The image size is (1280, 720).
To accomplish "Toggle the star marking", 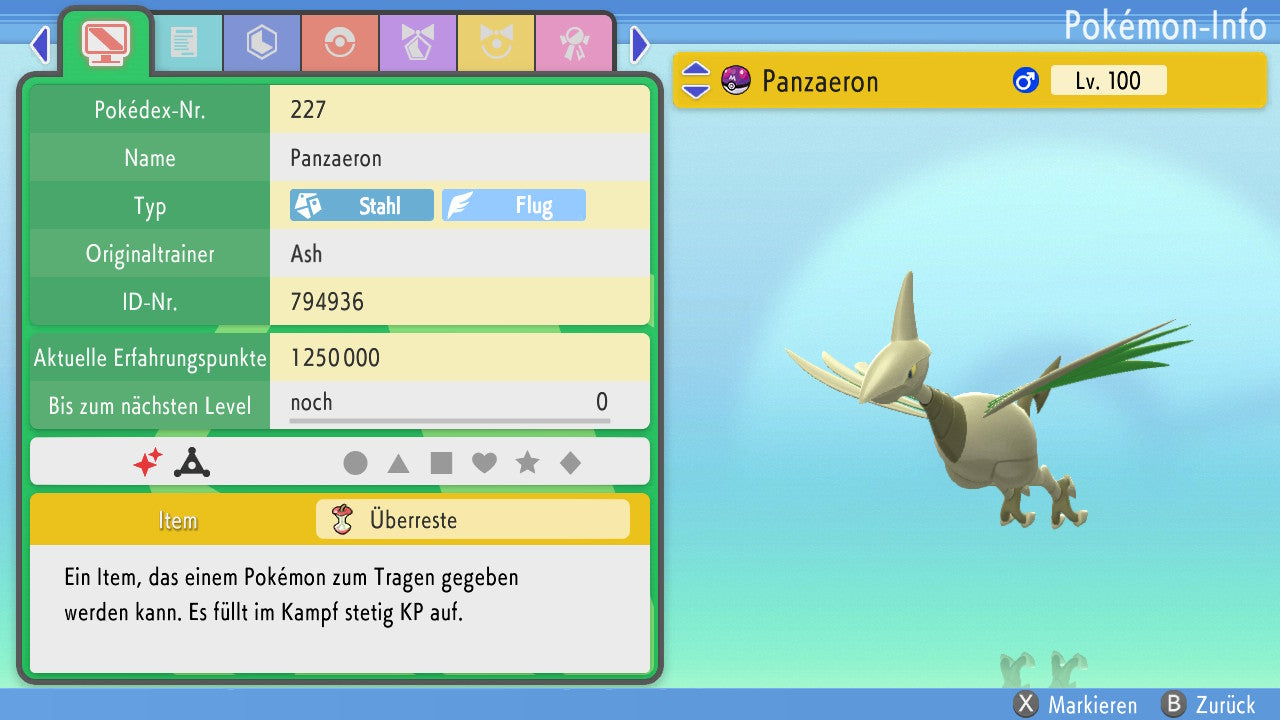I will coord(527,463).
